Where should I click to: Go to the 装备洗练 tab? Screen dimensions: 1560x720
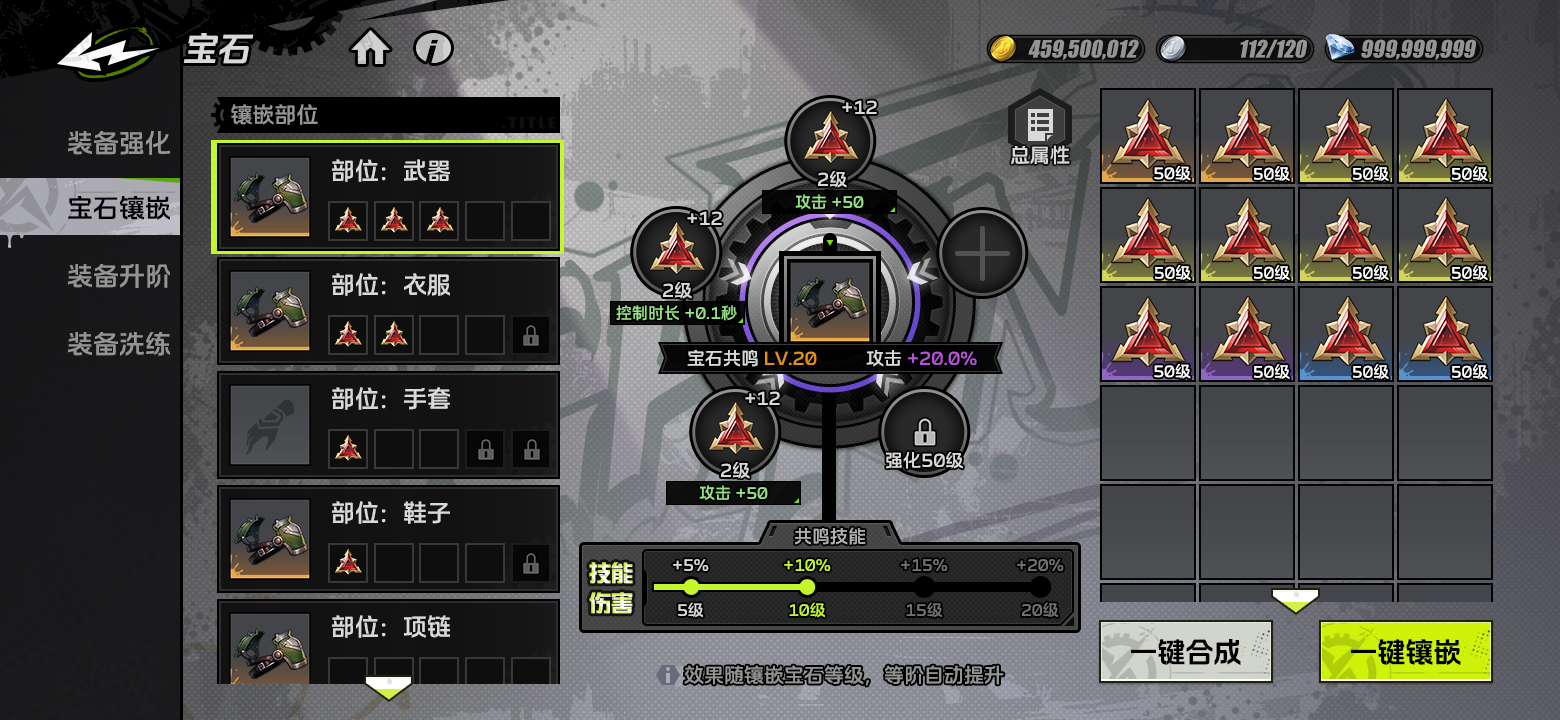[x=118, y=344]
